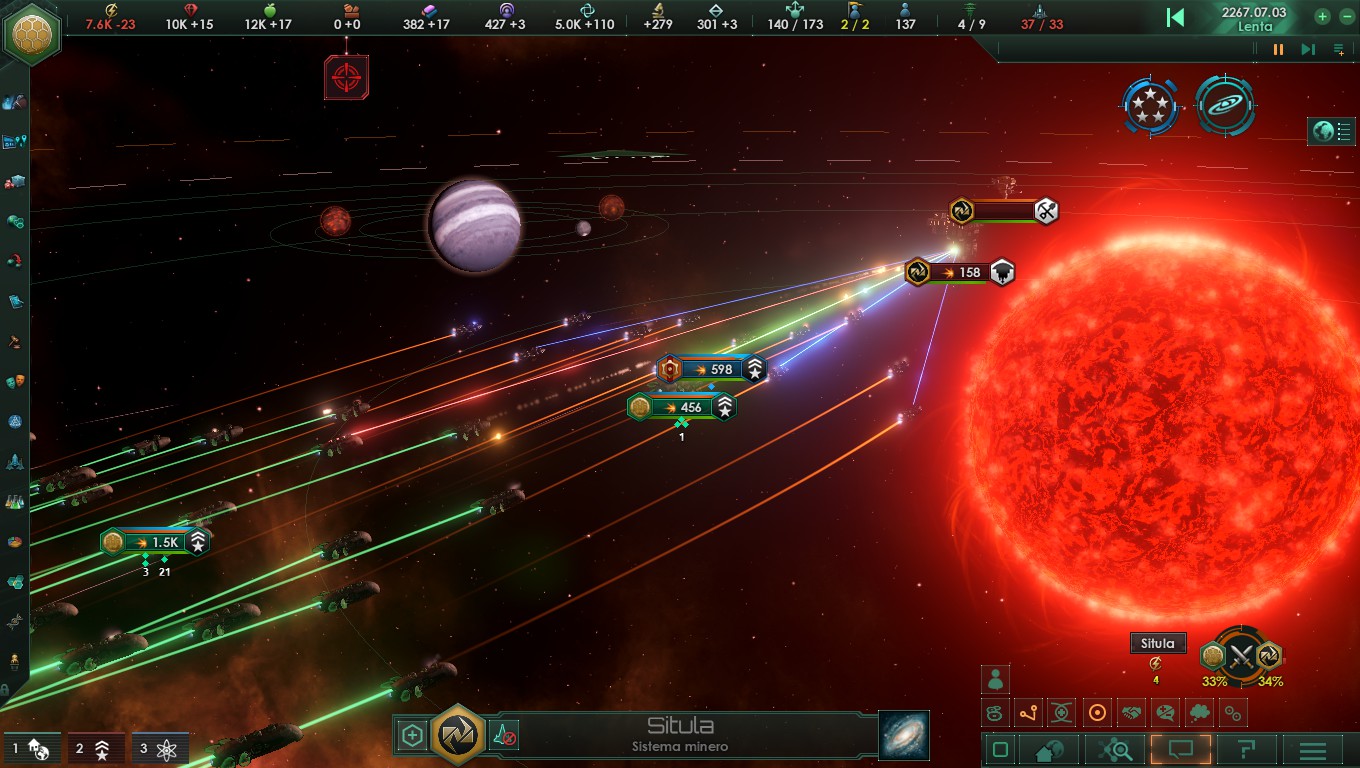The image size is (1360, 768).
Task: Click the galaxy spiral notification icon
Action: click(1225, 105)
